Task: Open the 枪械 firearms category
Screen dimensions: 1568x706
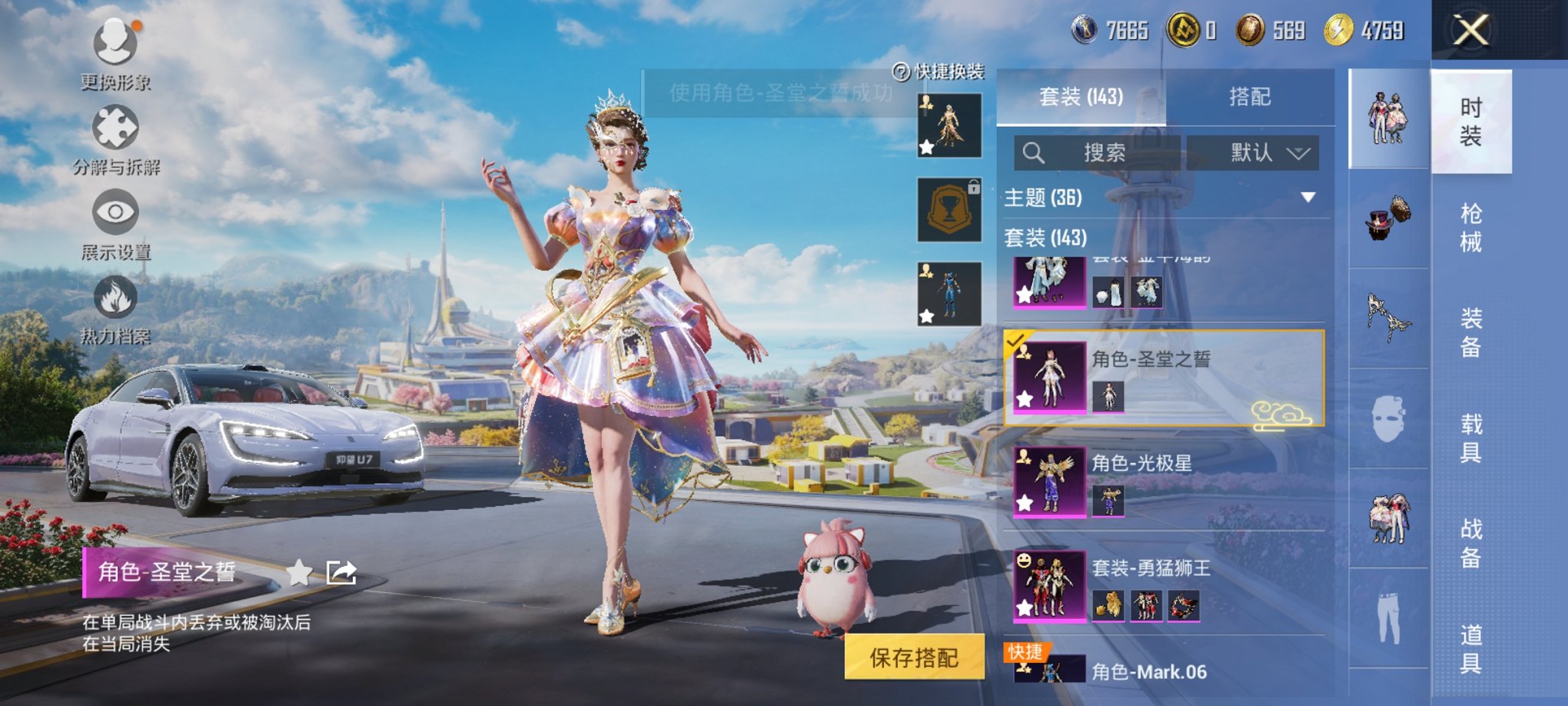Action: tap(1470, 228)
